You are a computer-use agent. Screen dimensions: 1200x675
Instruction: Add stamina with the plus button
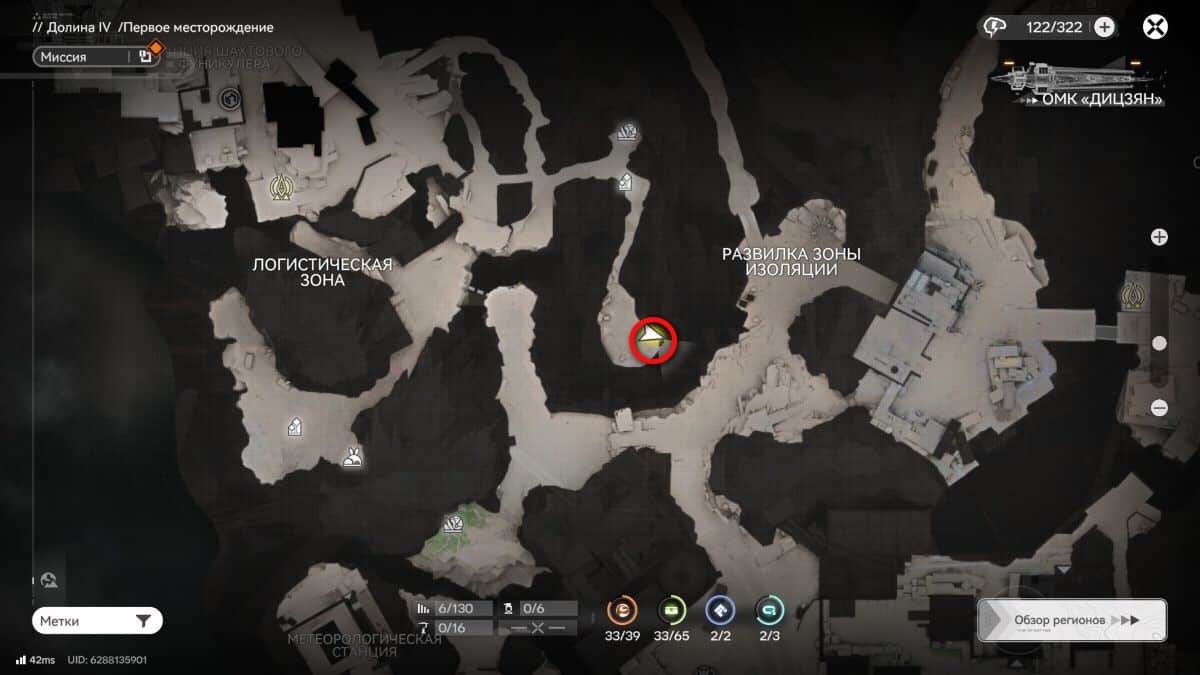(1104, 27)
